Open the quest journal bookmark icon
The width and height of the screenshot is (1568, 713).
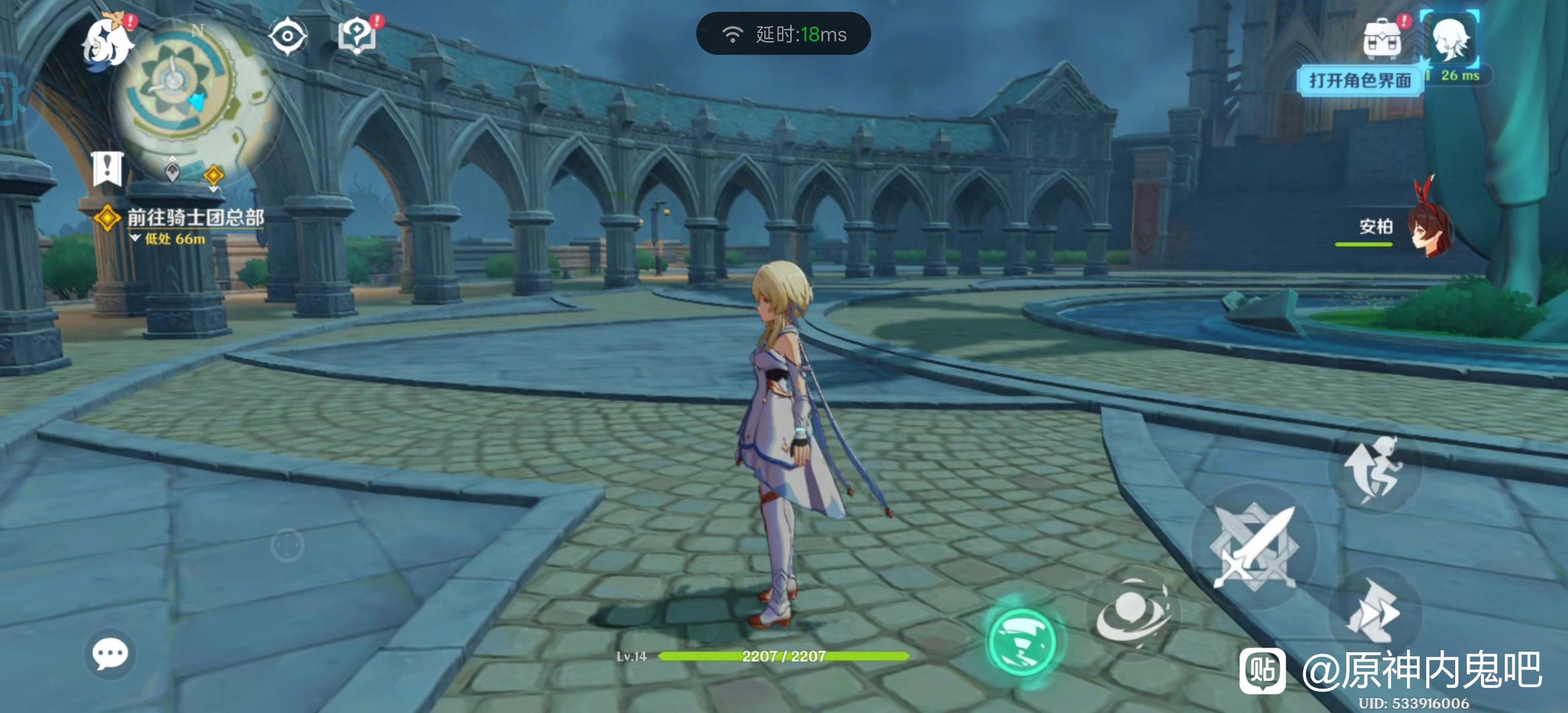108,169
